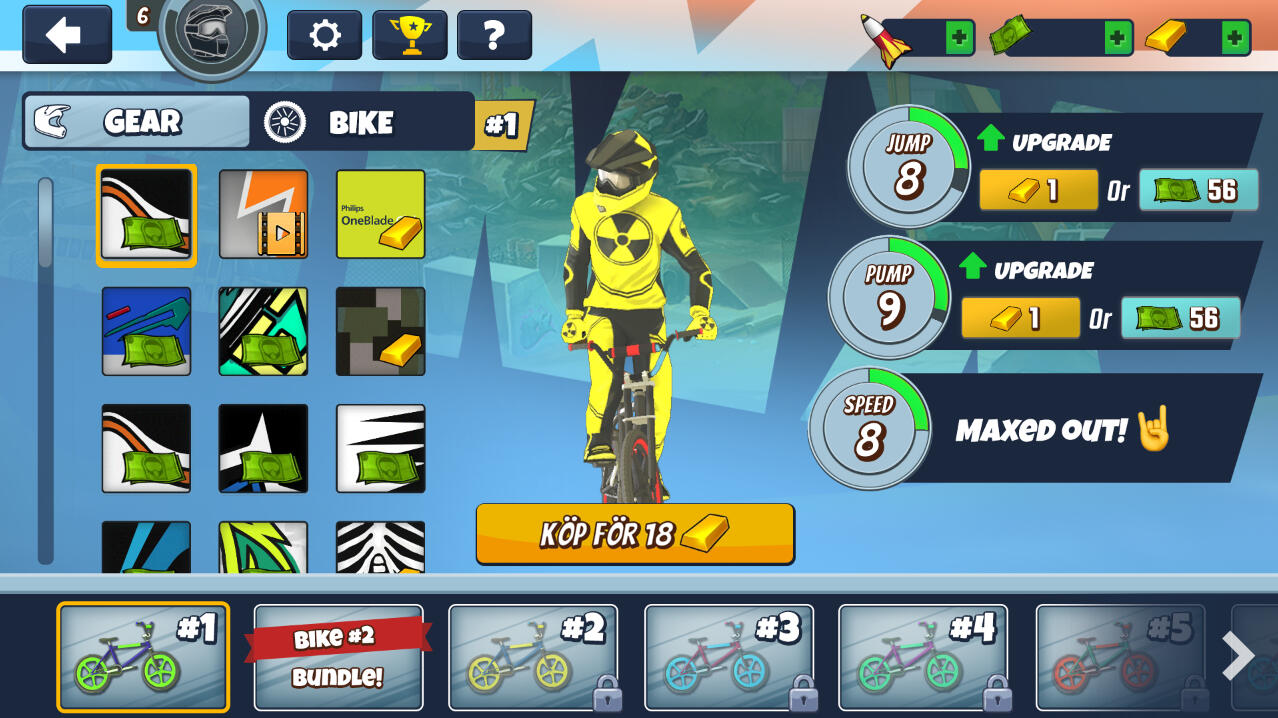Open the settings gear menu
The height and width of the screenshot is (718, 1278).
[324, 36]
